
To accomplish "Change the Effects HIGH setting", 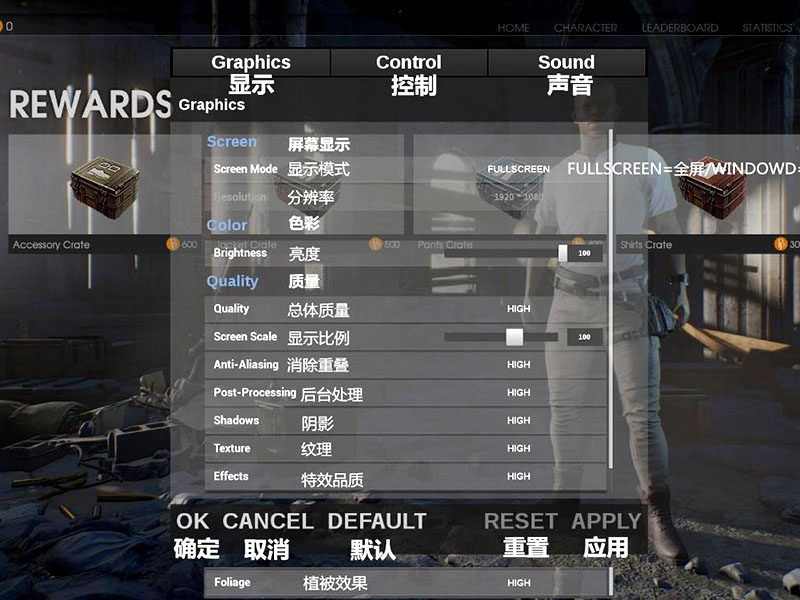I will (x=518, y=477).
